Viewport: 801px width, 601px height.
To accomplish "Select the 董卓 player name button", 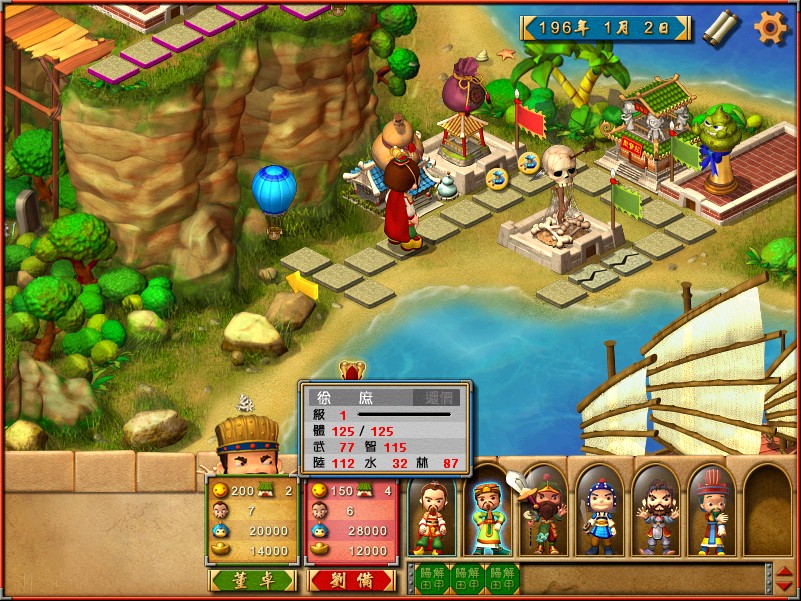I will click(x=252, y=580).
